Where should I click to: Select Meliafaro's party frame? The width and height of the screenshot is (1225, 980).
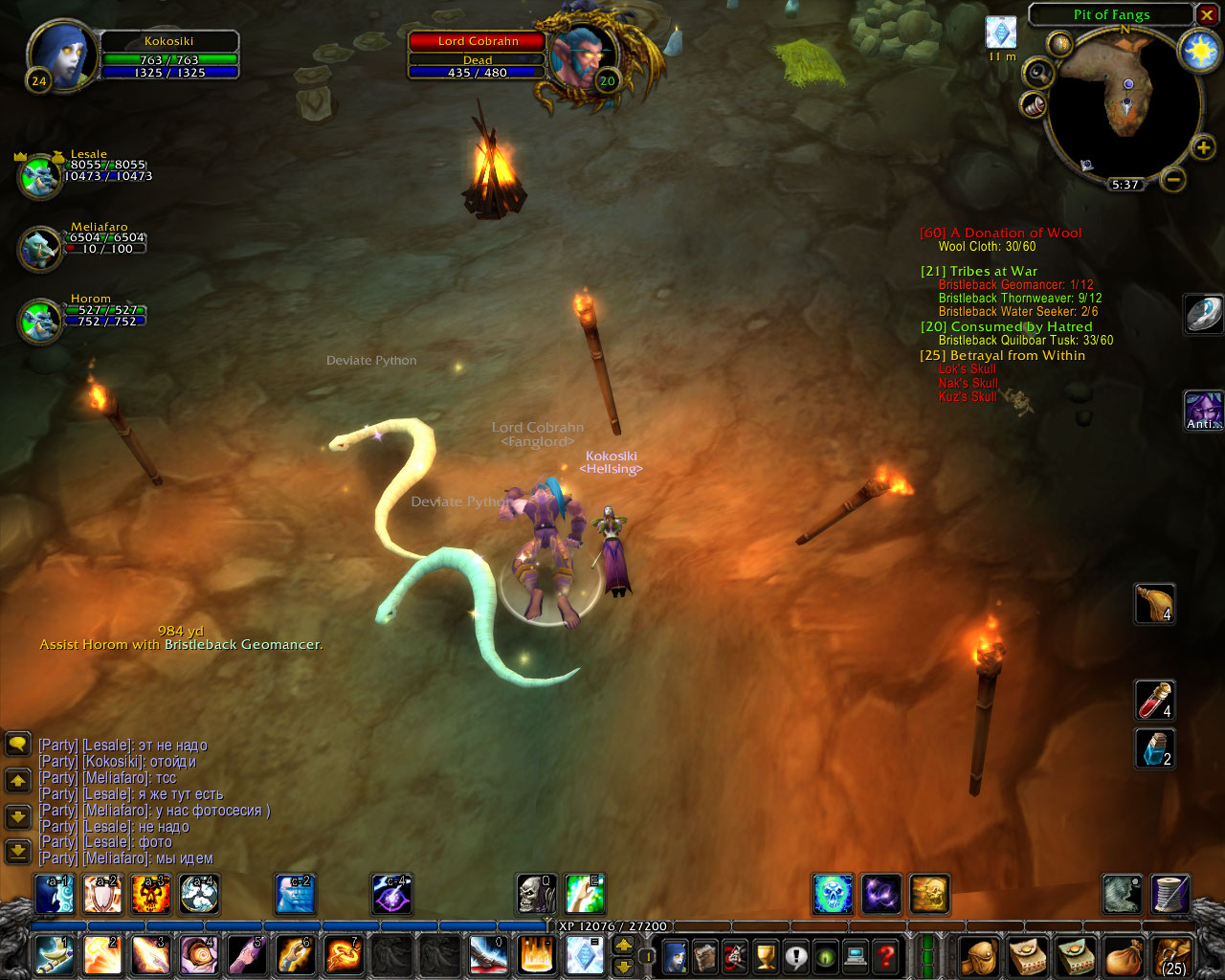click(x=40, y=248)
